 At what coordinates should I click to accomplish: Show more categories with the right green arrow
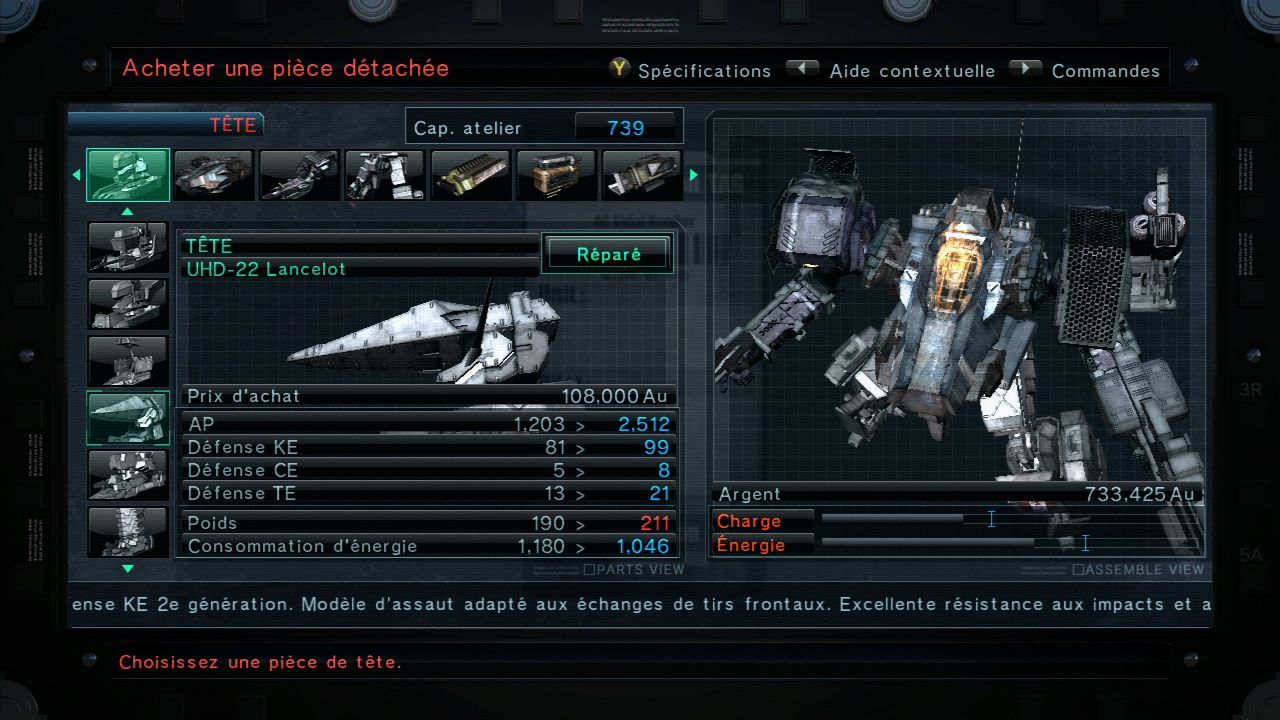tap(693, 175)
